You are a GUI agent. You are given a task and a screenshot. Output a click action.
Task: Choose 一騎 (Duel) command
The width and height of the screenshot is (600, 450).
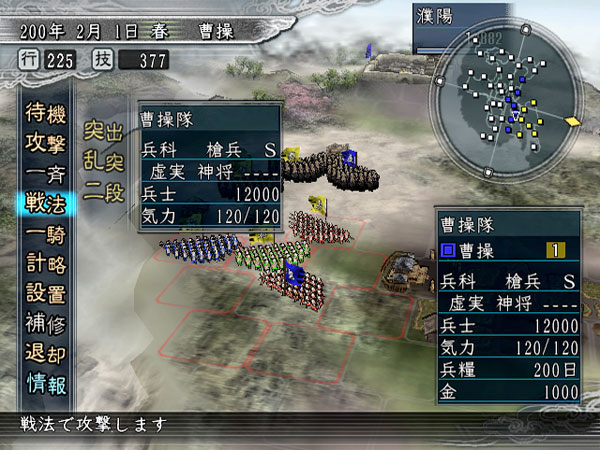pos(44,234)
